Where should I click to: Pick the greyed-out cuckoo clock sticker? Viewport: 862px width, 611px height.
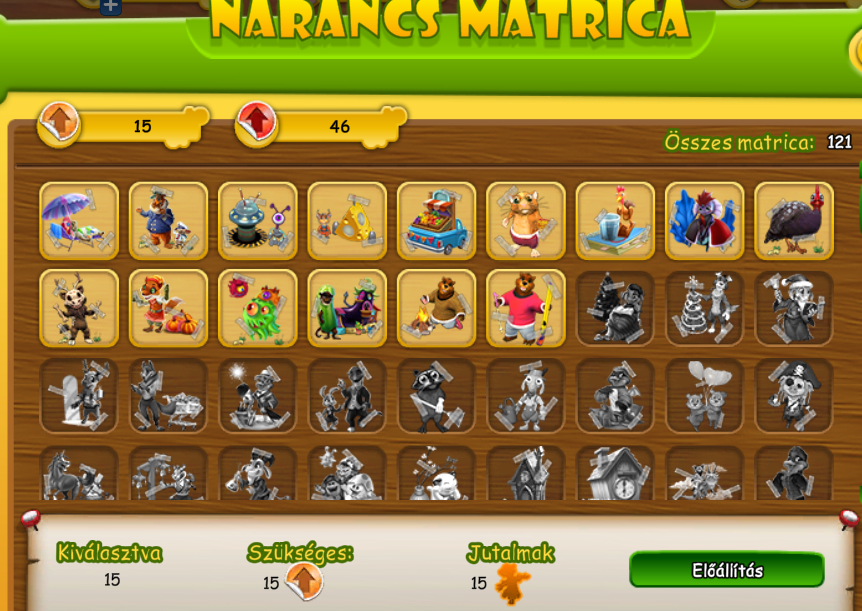coord(615,474)
